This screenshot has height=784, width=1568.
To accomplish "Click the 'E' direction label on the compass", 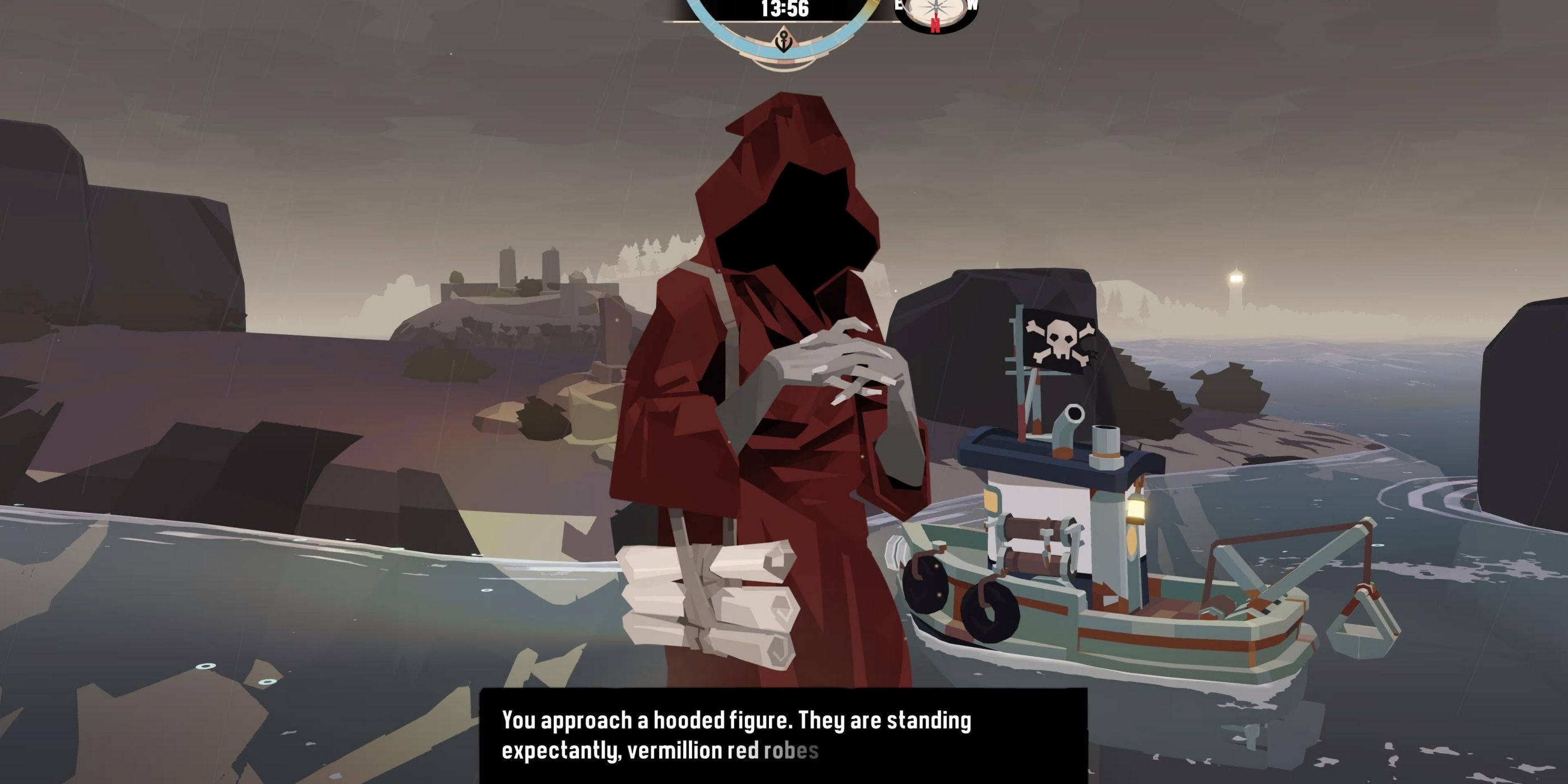I will tap(898, 5).
